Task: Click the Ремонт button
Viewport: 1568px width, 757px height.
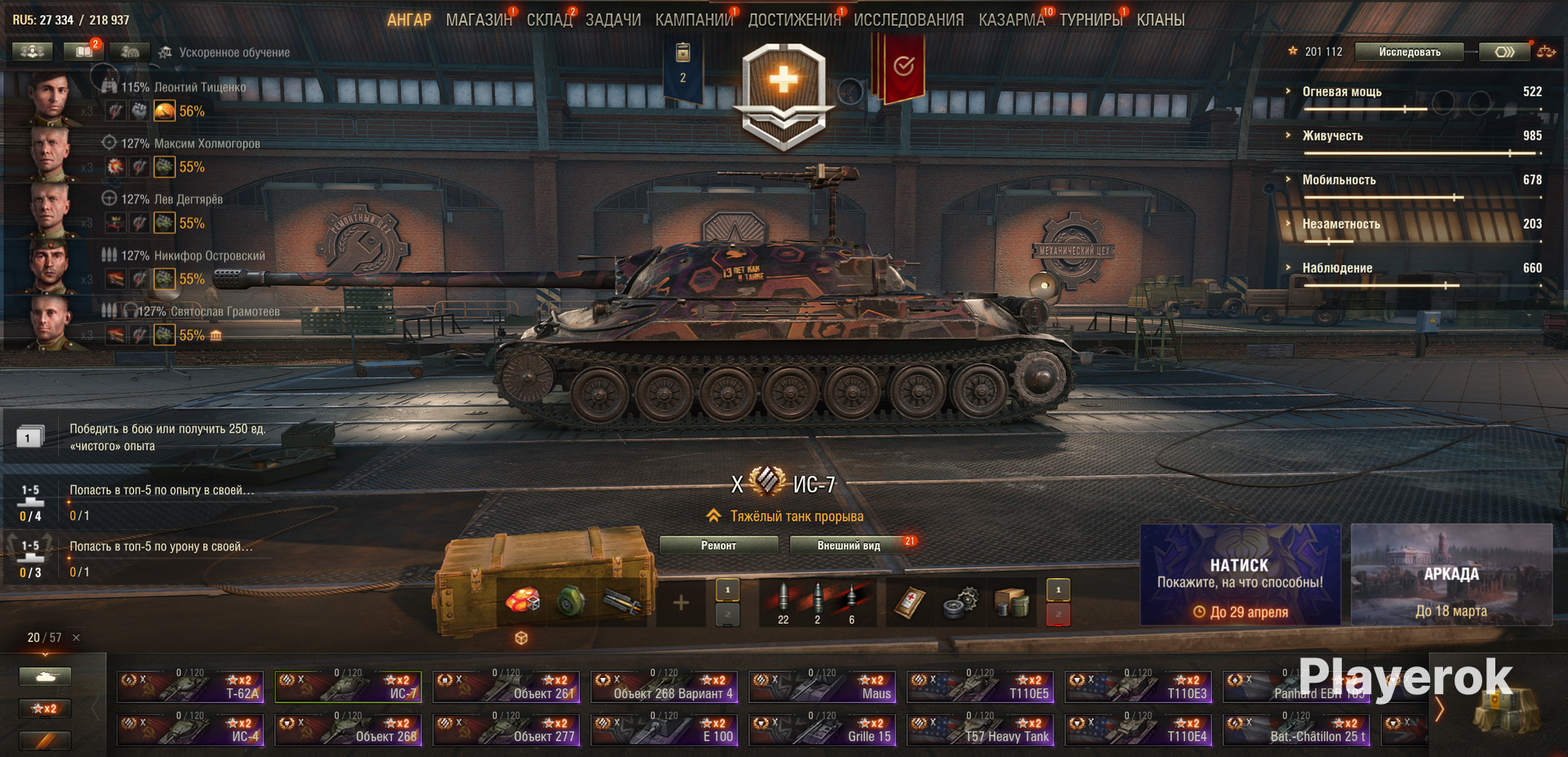Action: pos(718,545)
